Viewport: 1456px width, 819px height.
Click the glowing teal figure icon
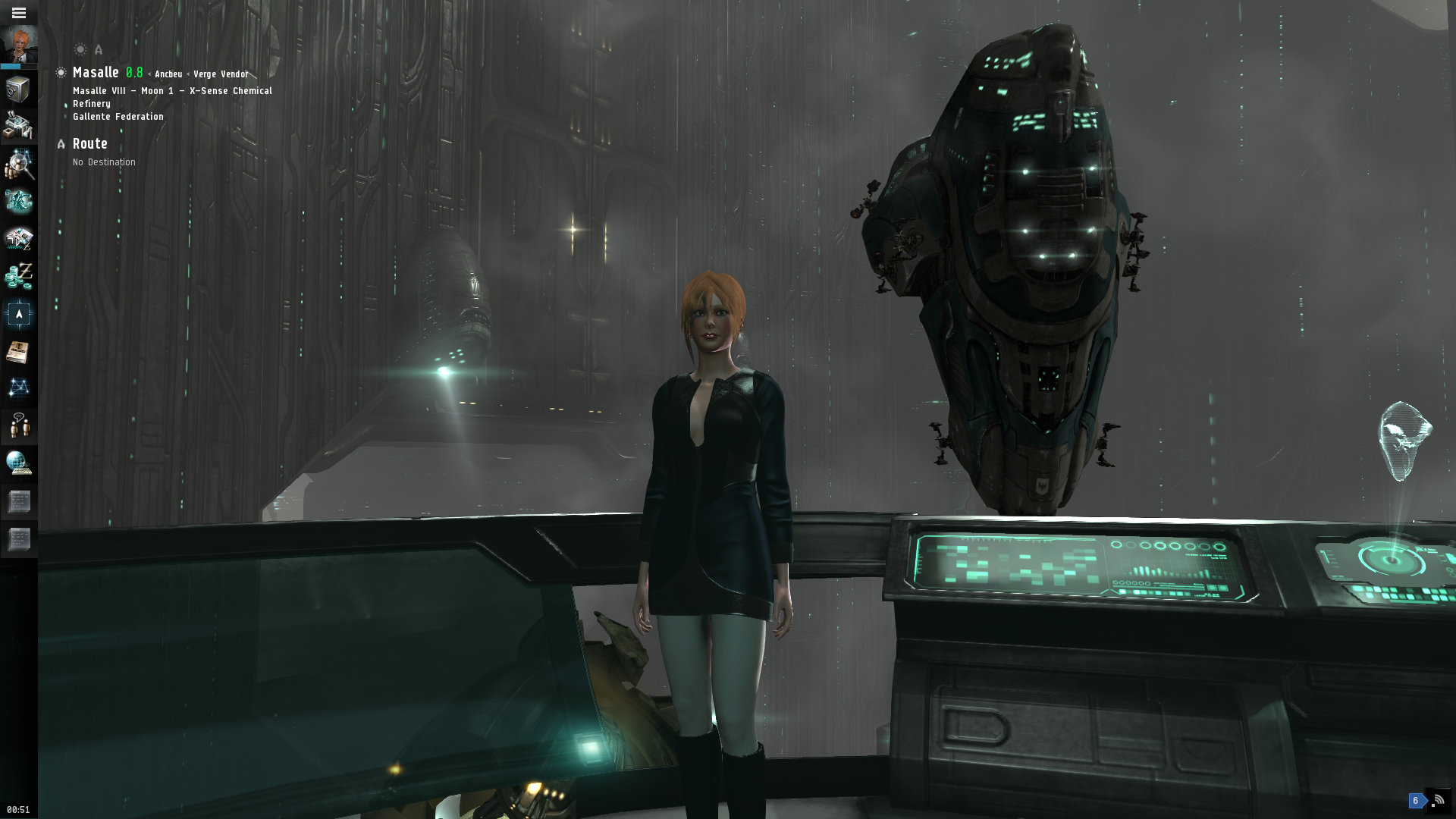[18, 201]
